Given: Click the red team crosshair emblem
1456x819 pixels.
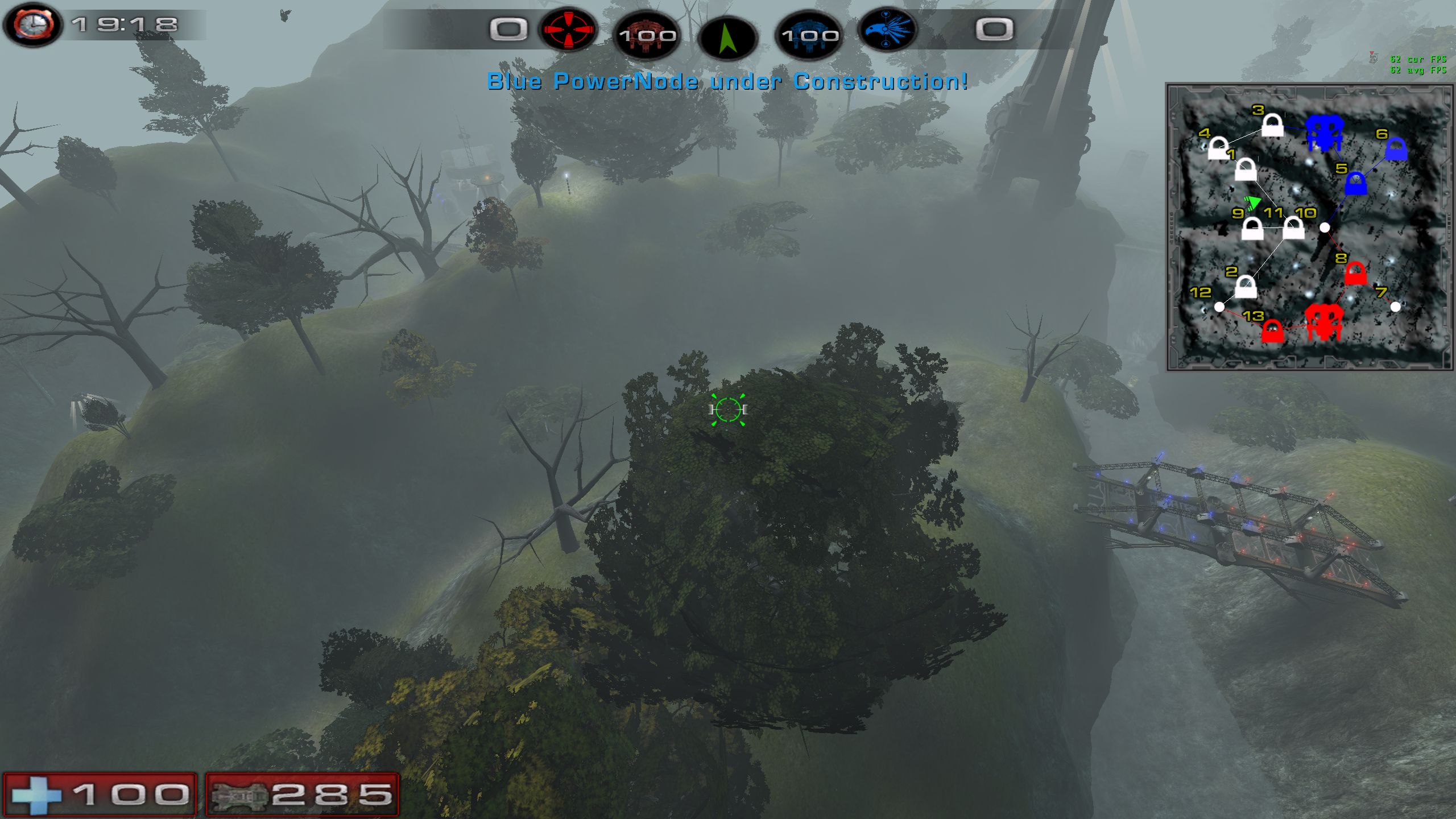Looking at the screenshot, I should point(568,30).
